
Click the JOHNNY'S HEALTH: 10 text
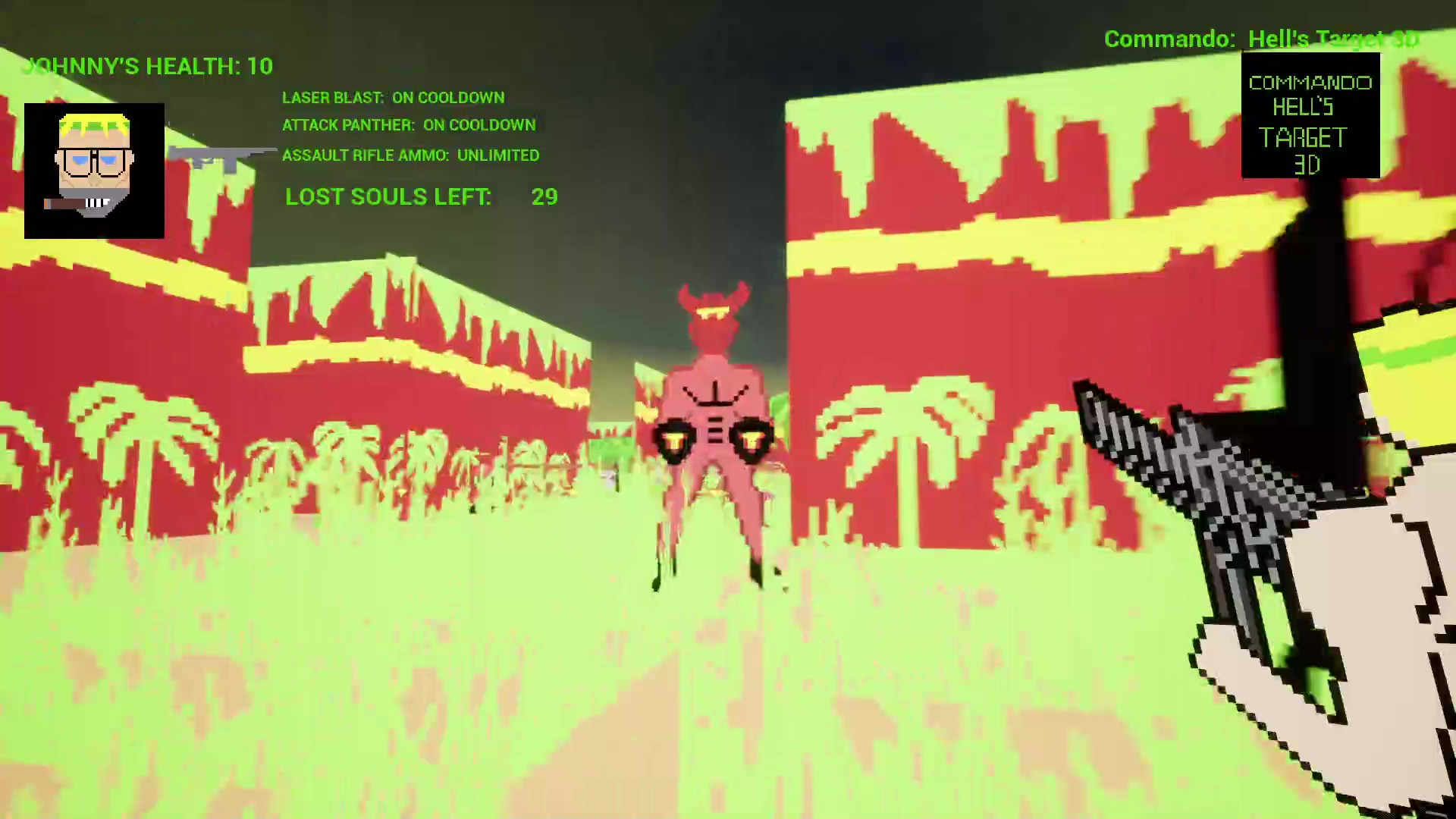coord(149,67)
